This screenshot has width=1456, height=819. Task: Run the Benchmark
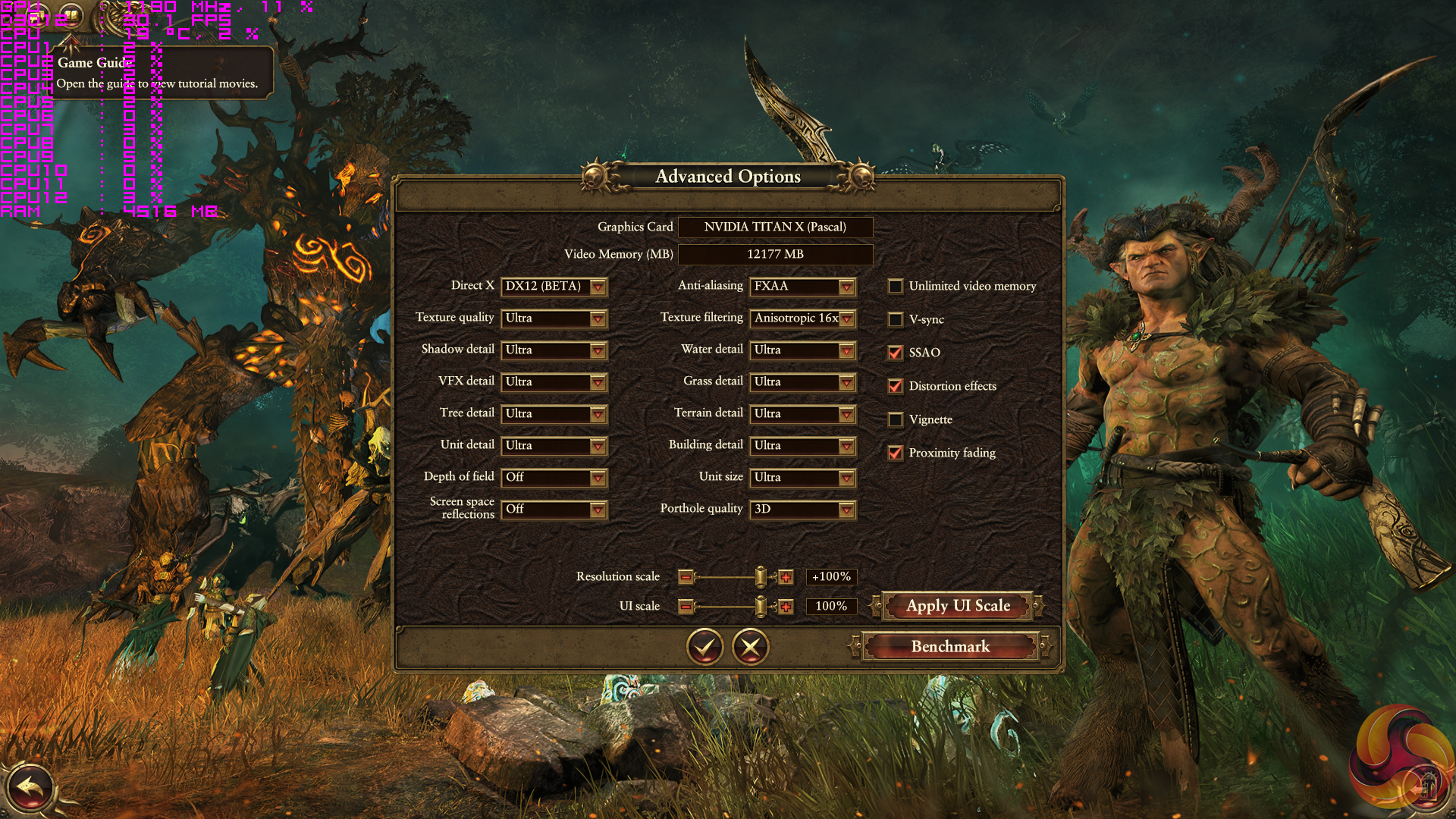pos(950,647)
